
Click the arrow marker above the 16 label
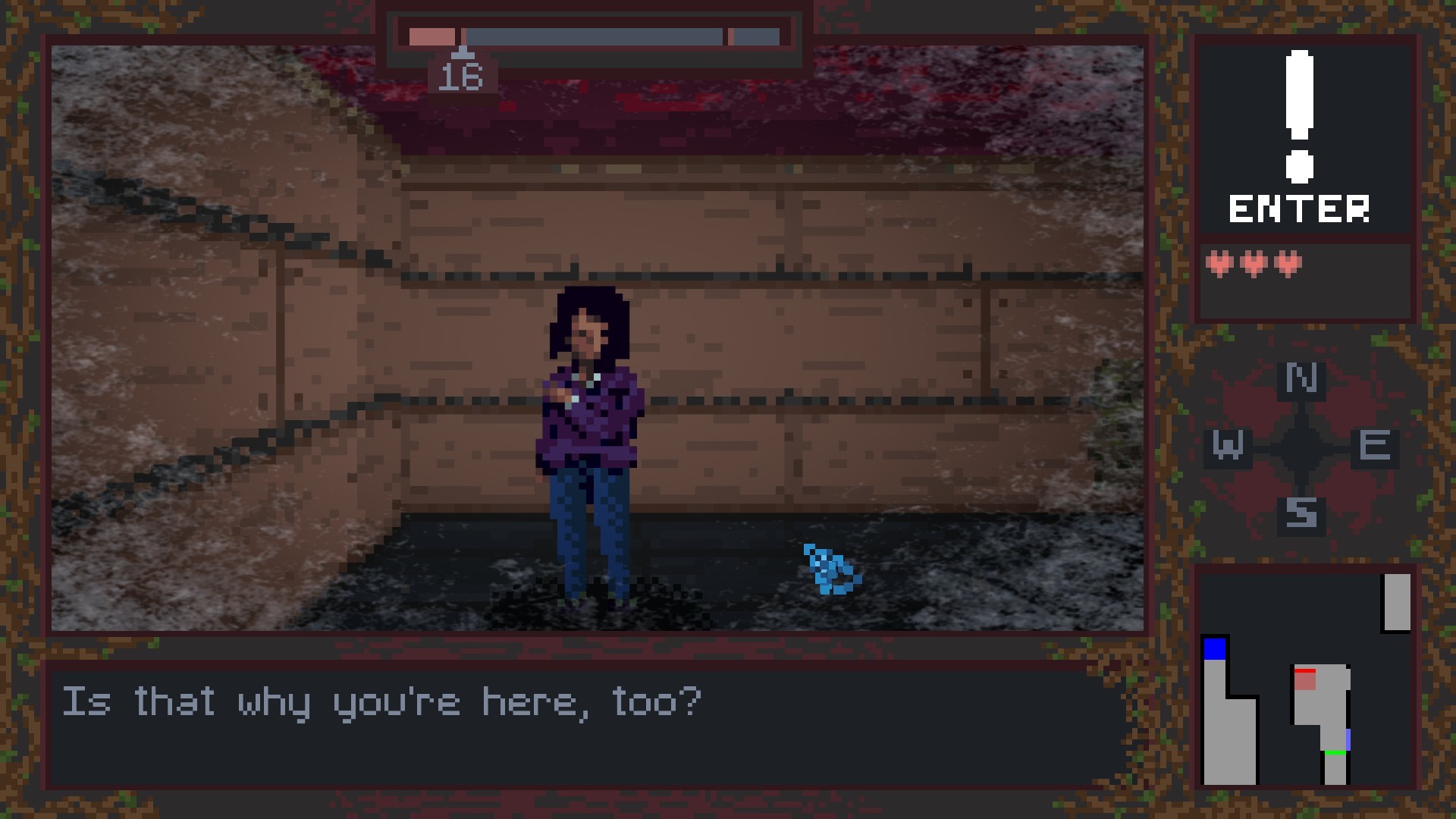[x=464, y=55]
